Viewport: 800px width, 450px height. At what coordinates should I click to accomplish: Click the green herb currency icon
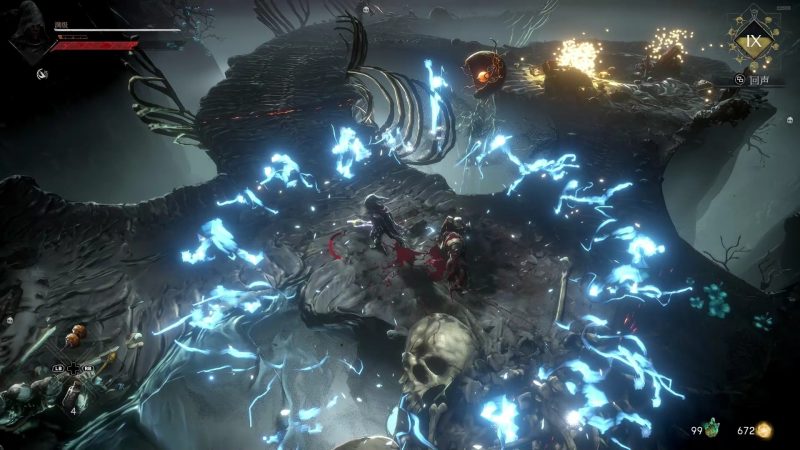tap(713, 430)
